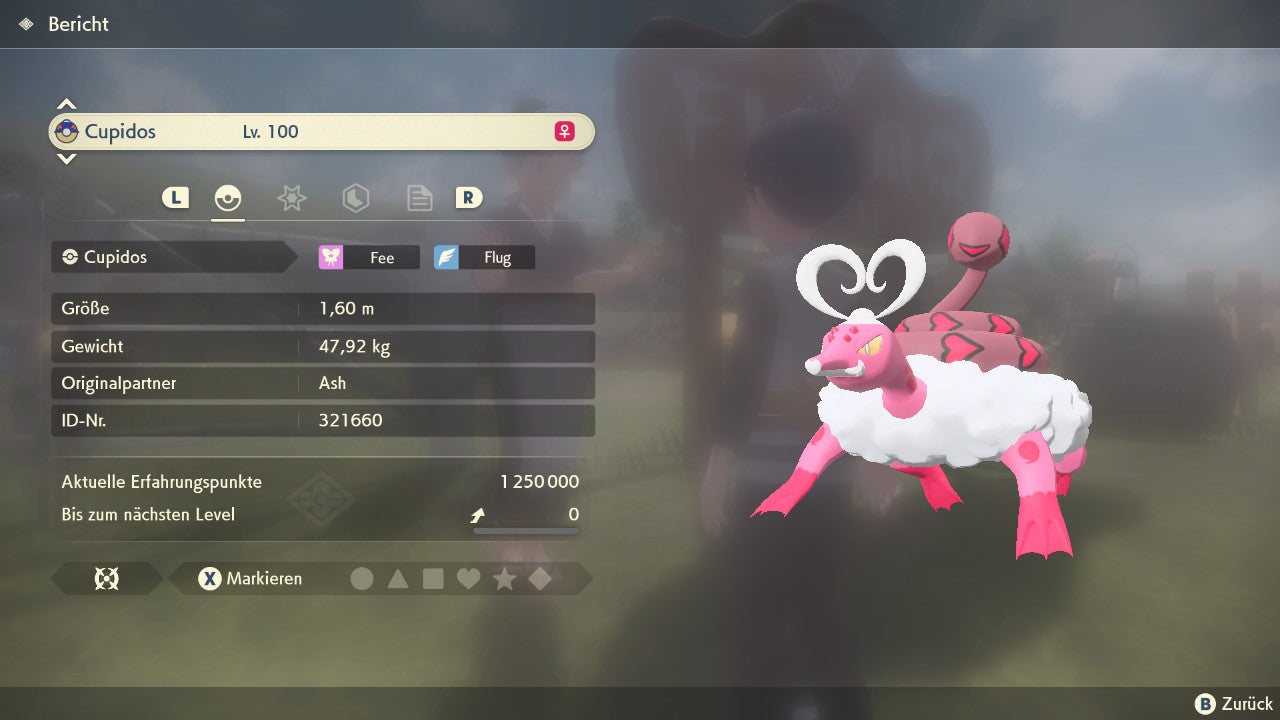Image resolution: width=1280 pixels, height=720 pixels.
Task: Toggle the heart marking
Action: (x=468, y=578)
